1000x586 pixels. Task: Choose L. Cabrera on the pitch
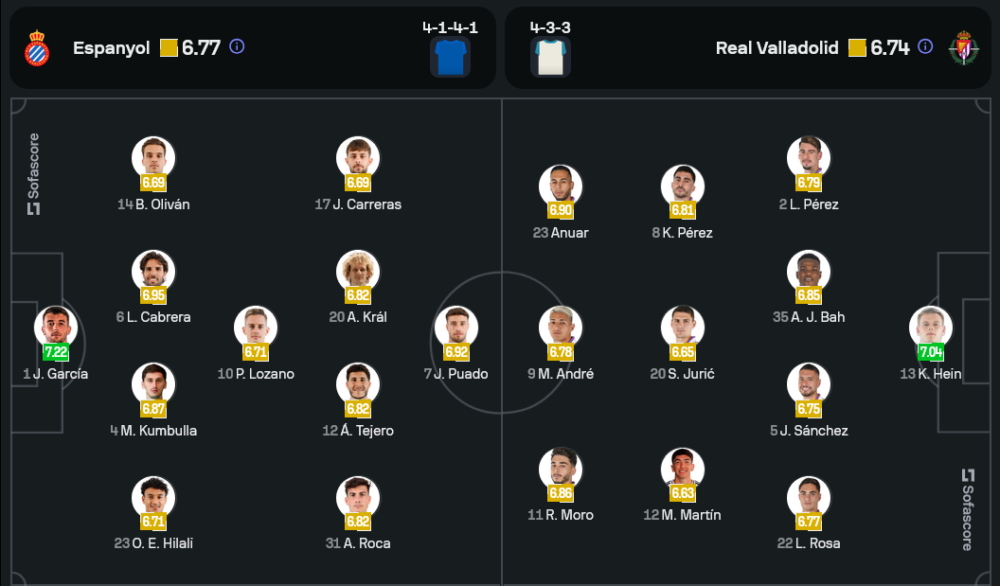(x=153, y=272)
